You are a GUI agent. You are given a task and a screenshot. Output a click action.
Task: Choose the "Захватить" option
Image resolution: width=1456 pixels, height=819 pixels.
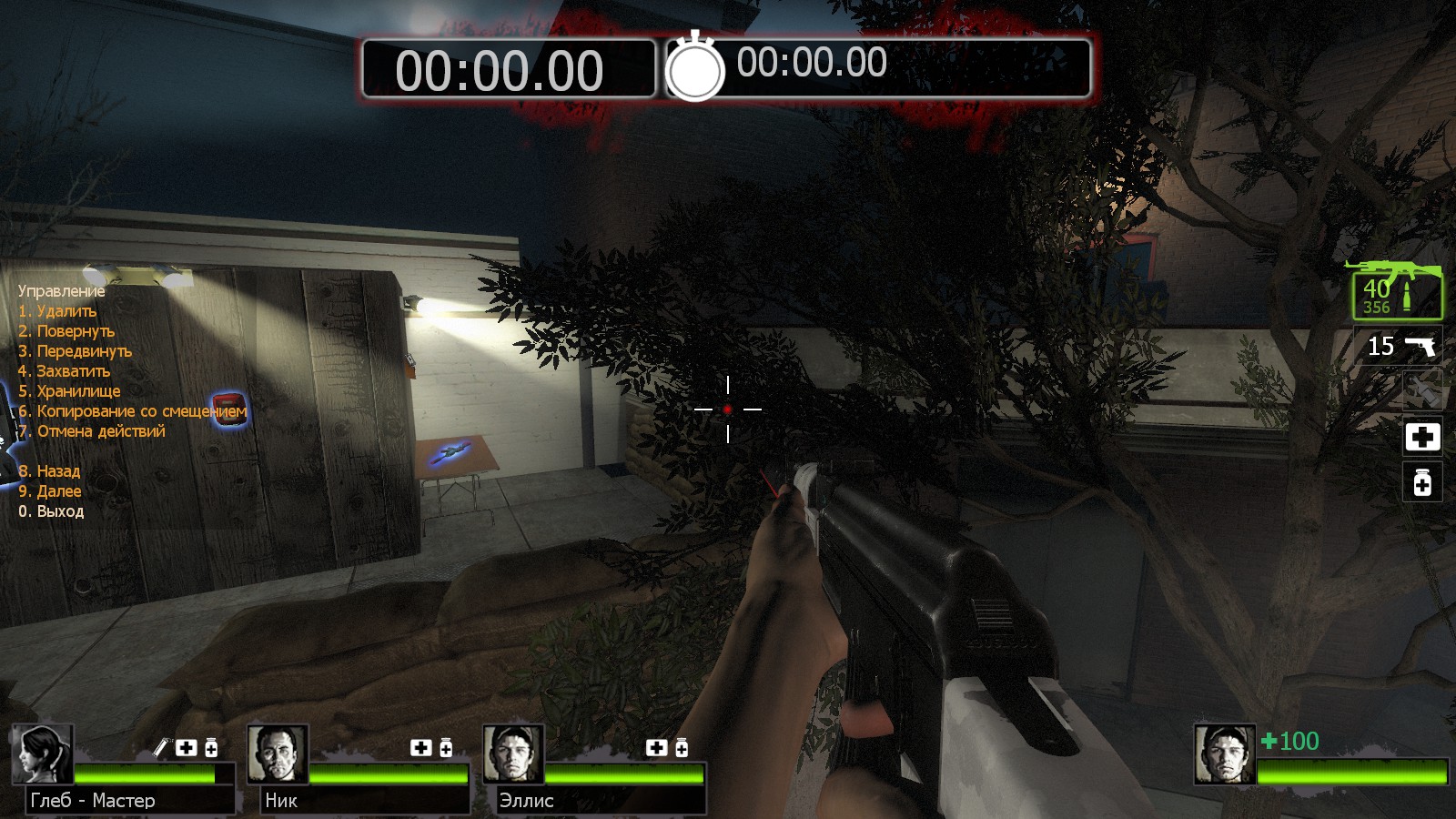tap(64, 371)
